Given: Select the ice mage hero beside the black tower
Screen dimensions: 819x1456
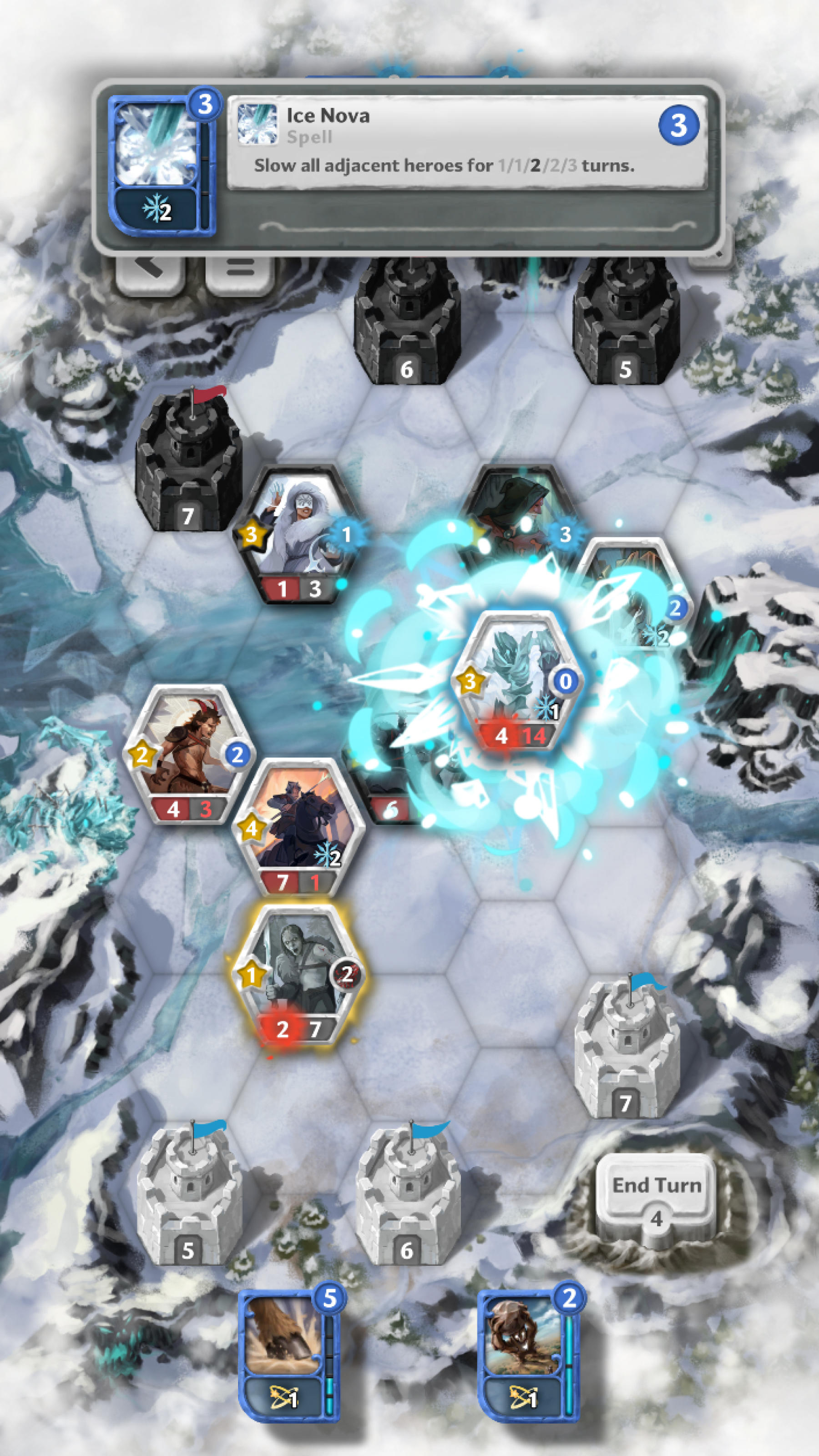Looking at the screenshot, I should 297,537.
